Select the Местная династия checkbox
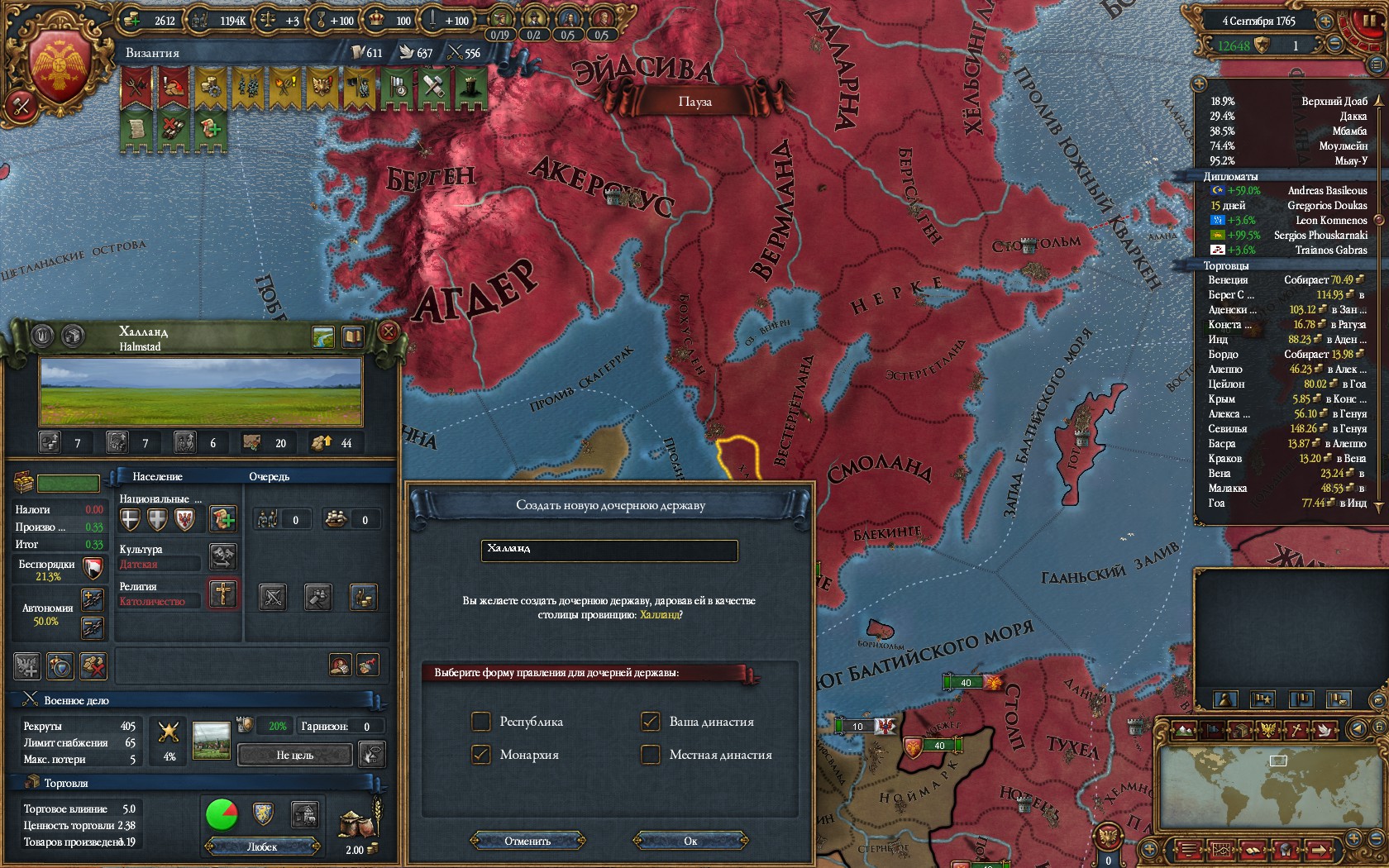This screenshot has width=1389, height=868. coord(651,755)
